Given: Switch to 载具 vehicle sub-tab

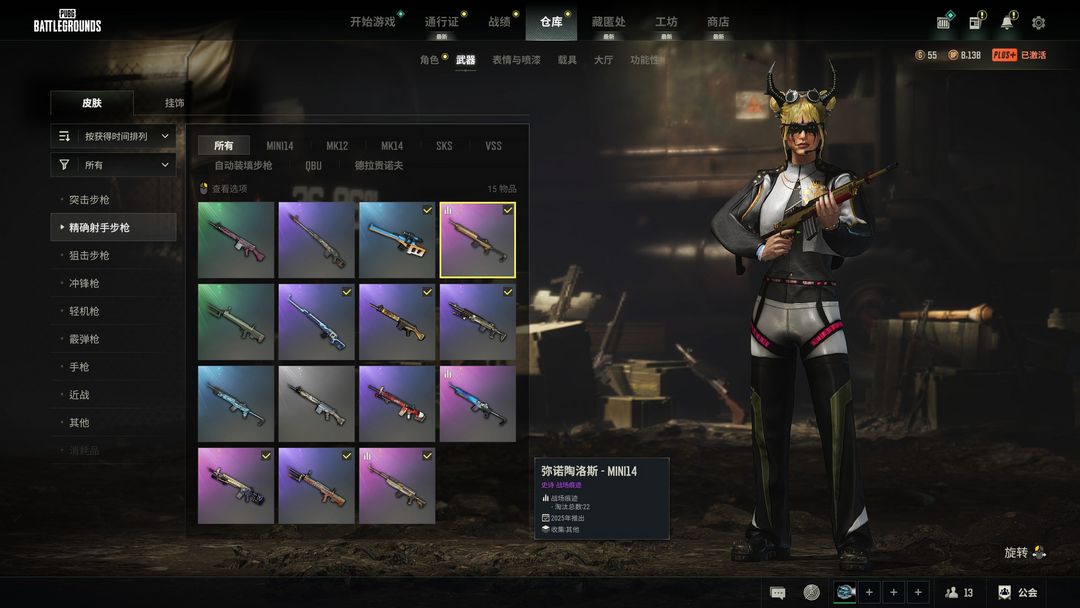Looking at the screenshot, I should click(x=567, y=60).
